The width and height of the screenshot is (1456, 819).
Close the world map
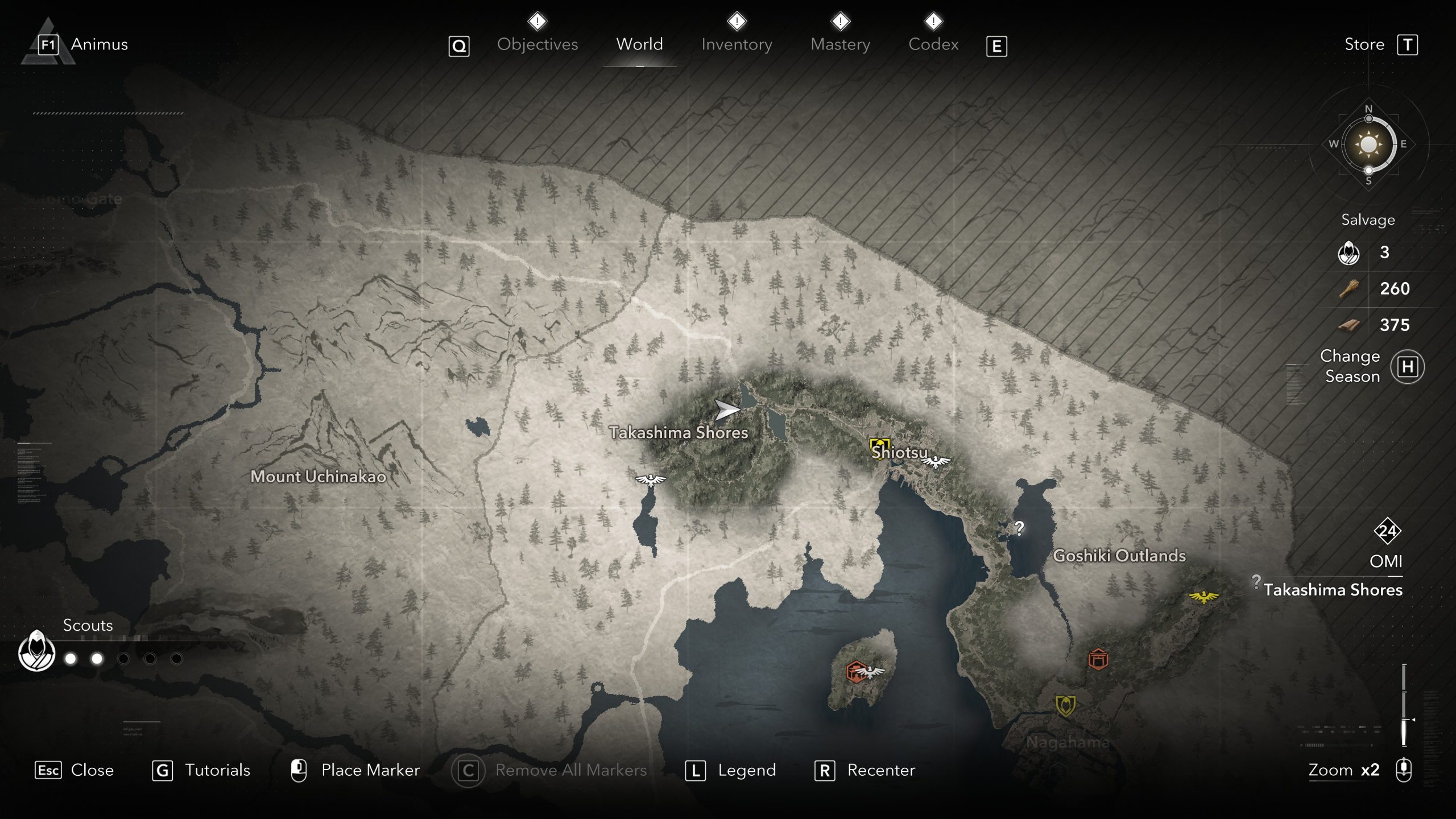[92, 770]
